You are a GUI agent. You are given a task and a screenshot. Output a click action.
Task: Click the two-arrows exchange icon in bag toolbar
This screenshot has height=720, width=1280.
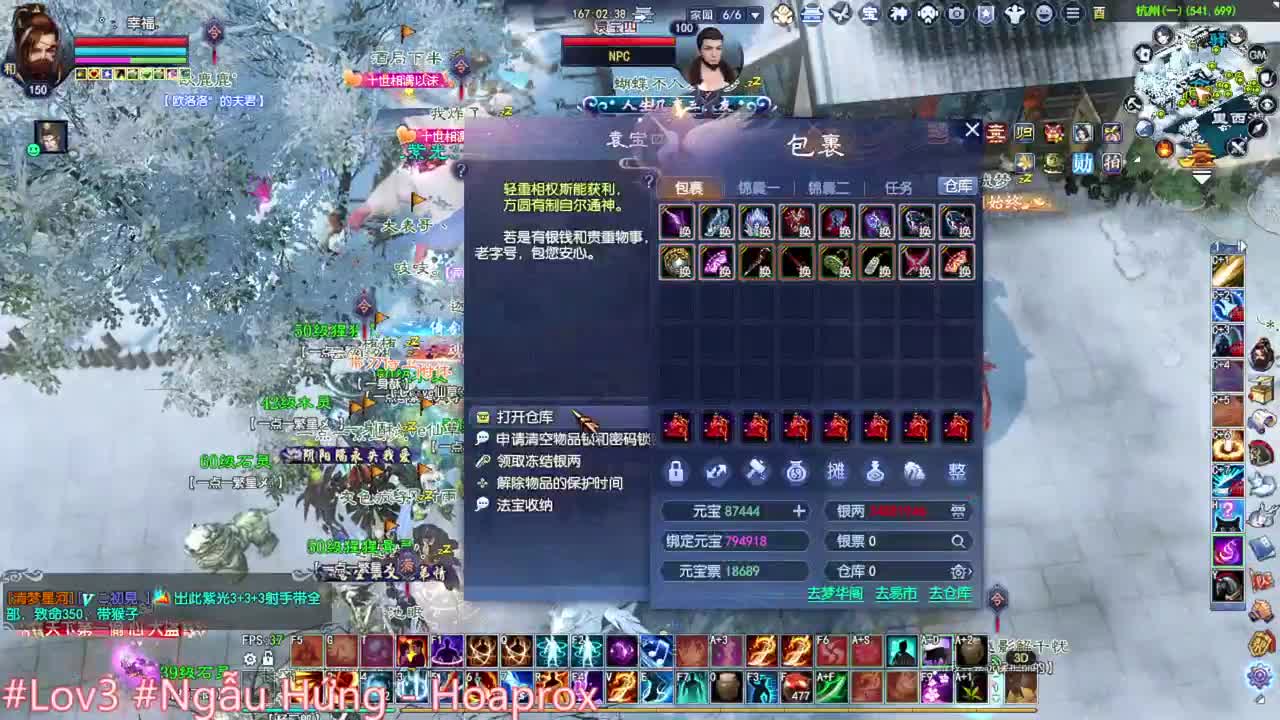[x=717, y=472]
